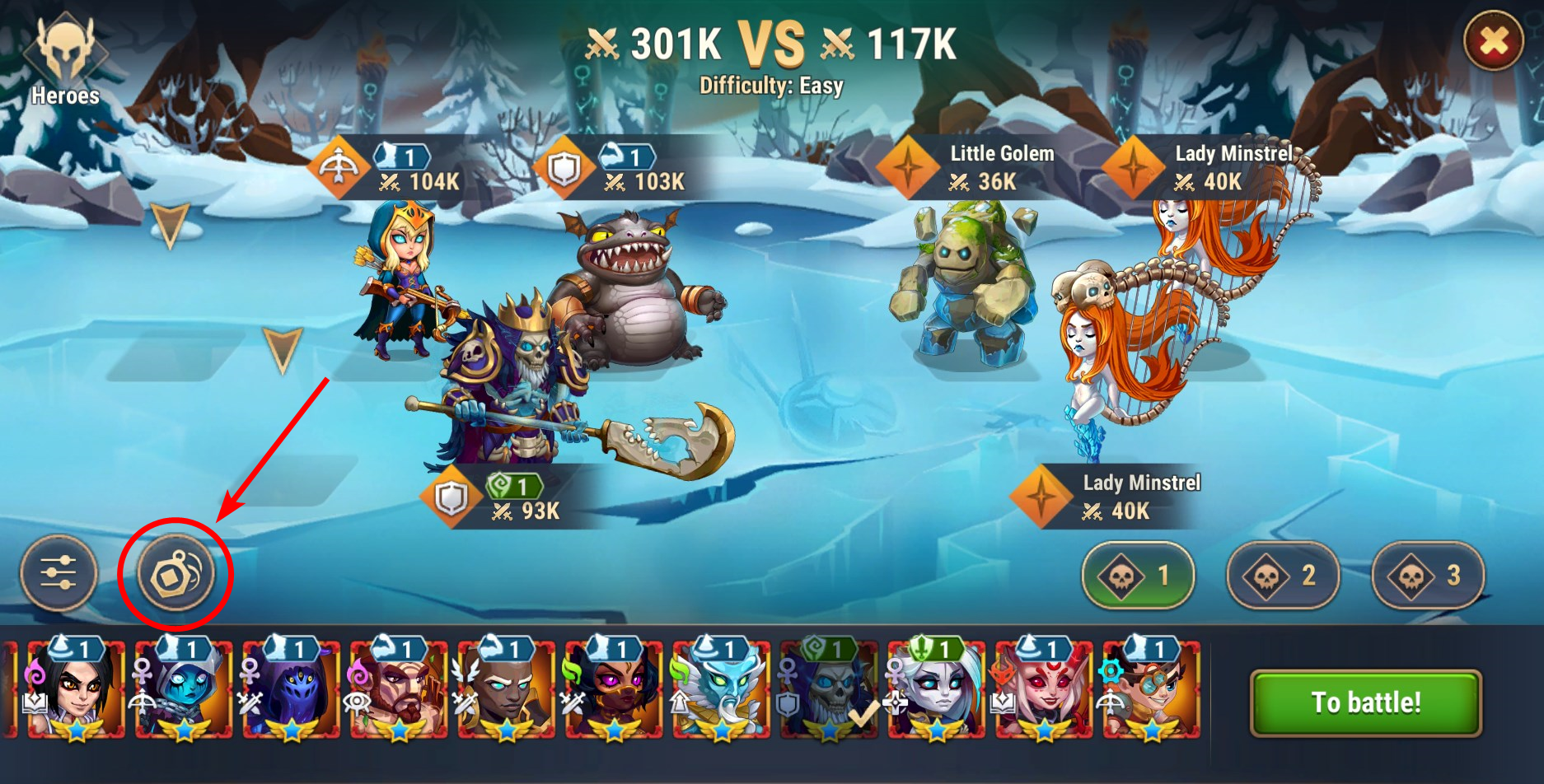Select the dark-skinned hero with glowing cyan eyes

(x=506, y=692)
